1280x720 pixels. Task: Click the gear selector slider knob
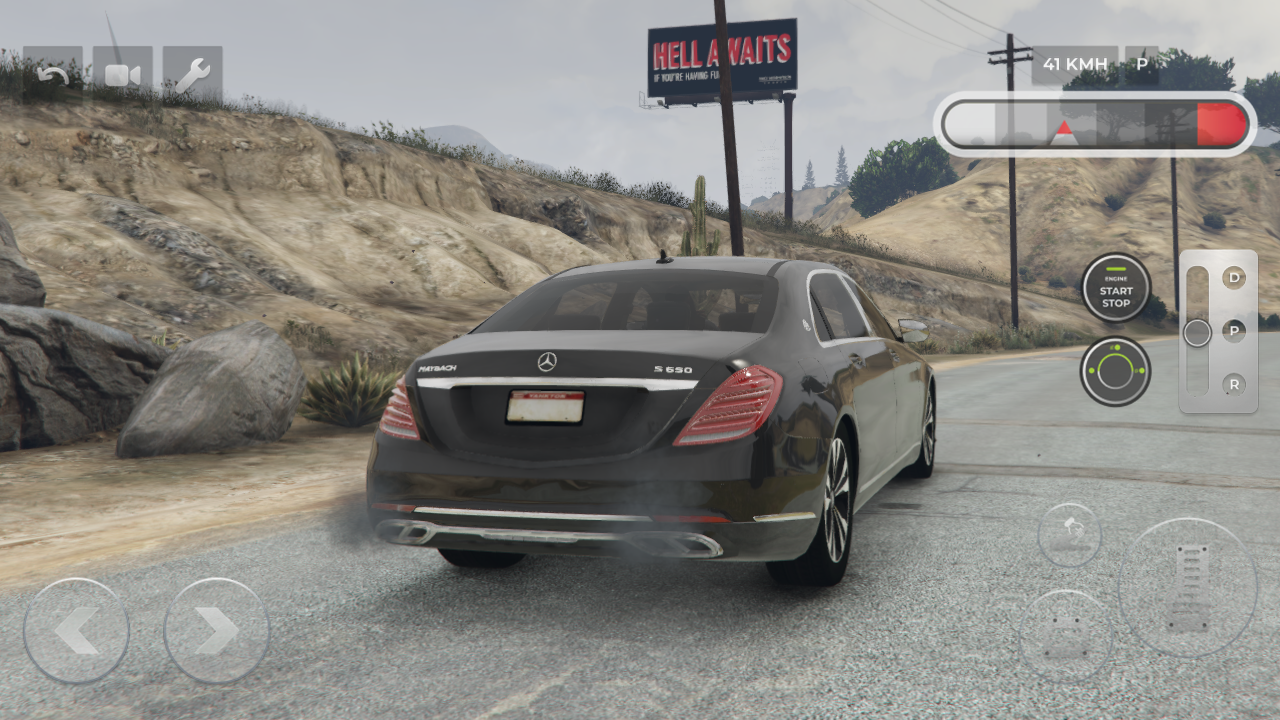point(1196,332)
